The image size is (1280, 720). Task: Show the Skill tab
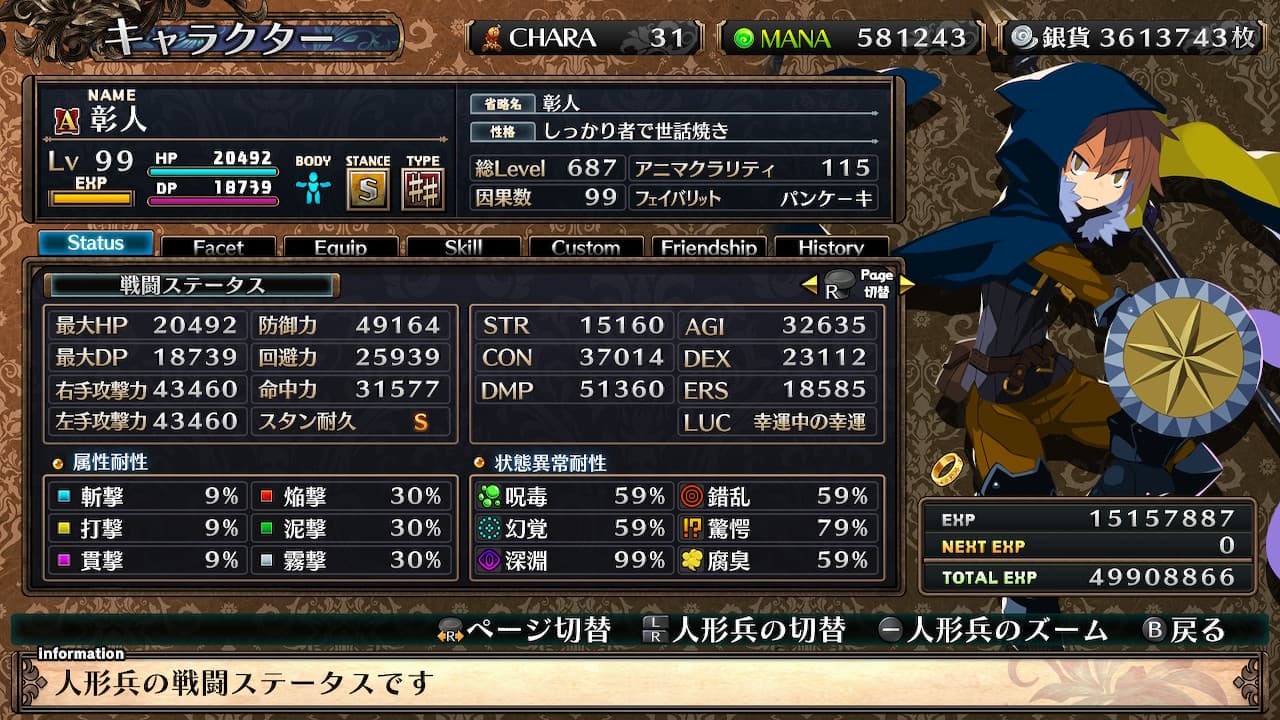(463, 247)
